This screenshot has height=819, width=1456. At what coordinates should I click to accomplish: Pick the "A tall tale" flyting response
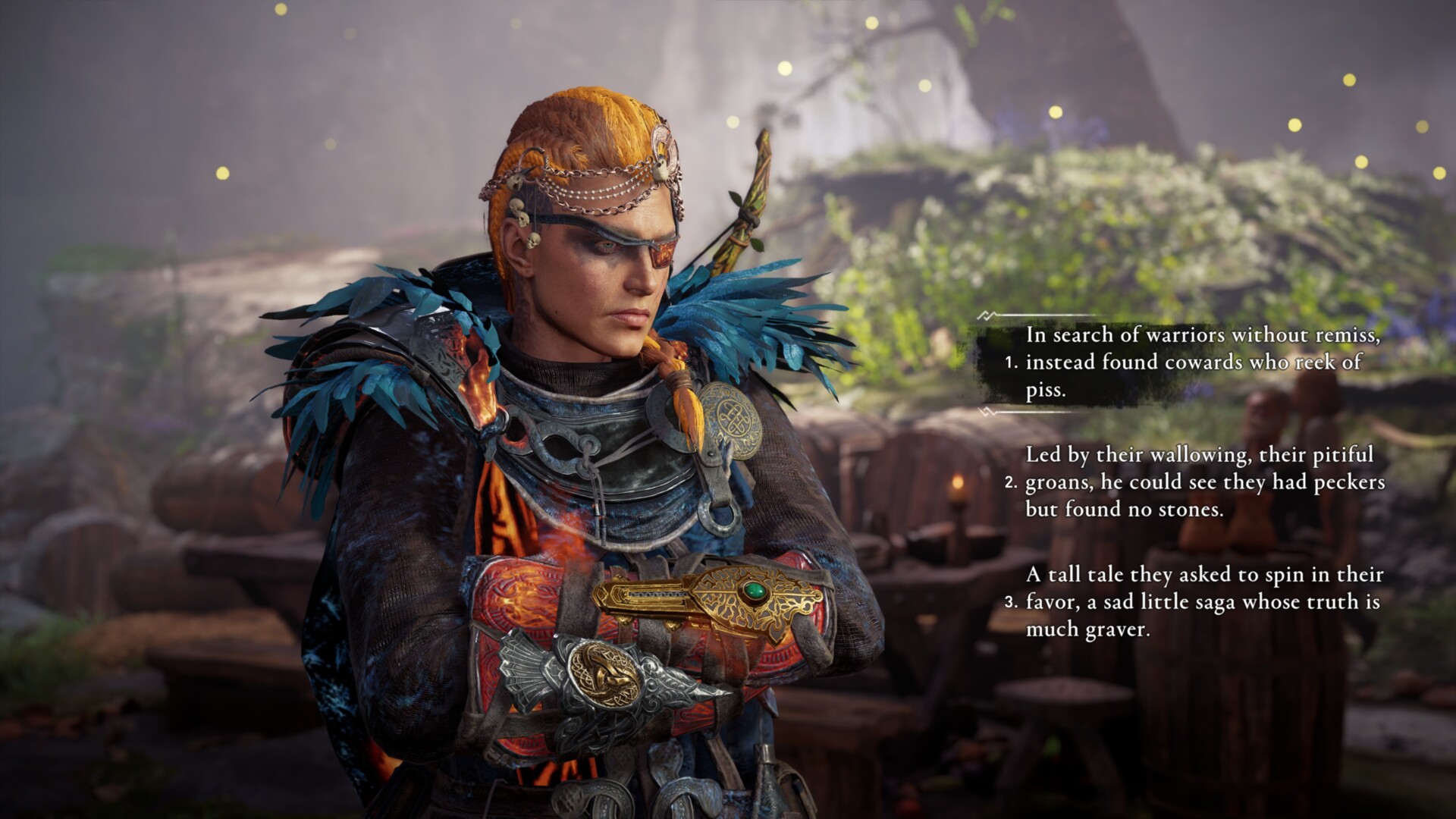[1204, 602]
